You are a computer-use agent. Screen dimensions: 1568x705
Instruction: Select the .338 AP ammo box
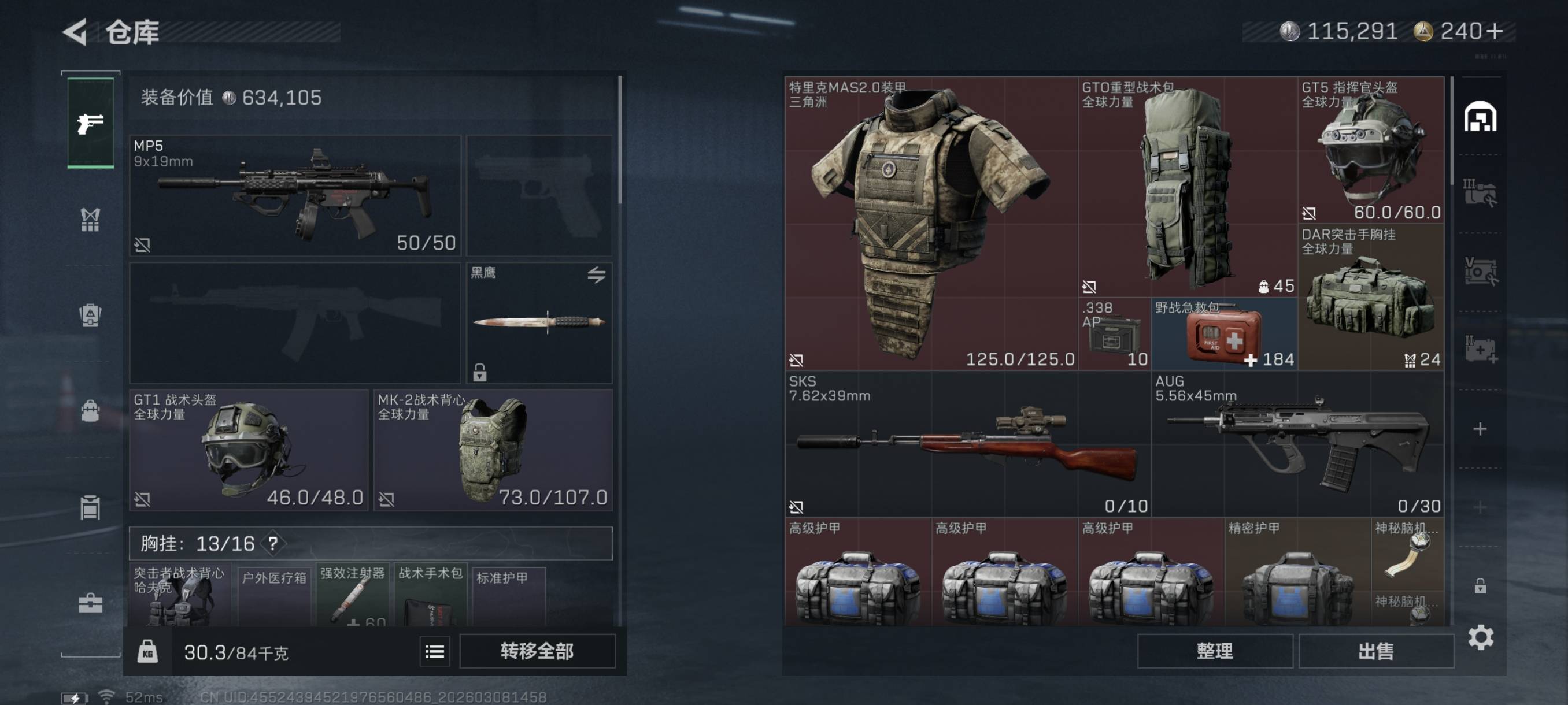pos(1114,335)
